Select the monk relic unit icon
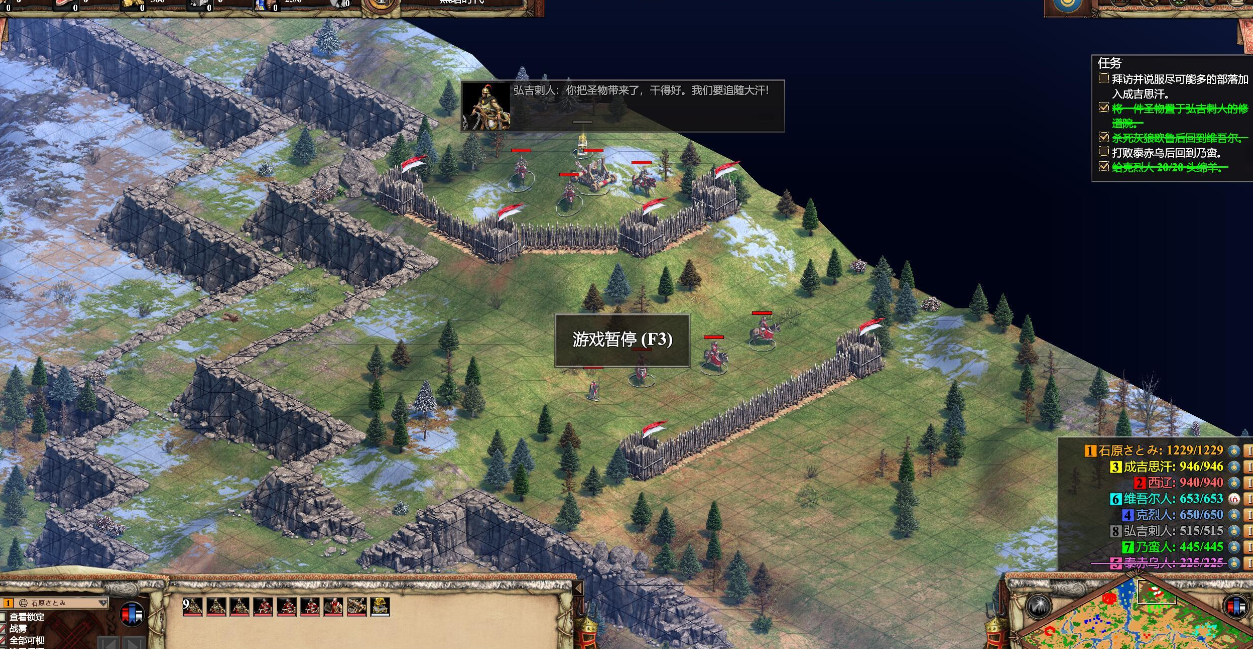Screen dimensions: 1253x649 [380, 606]
